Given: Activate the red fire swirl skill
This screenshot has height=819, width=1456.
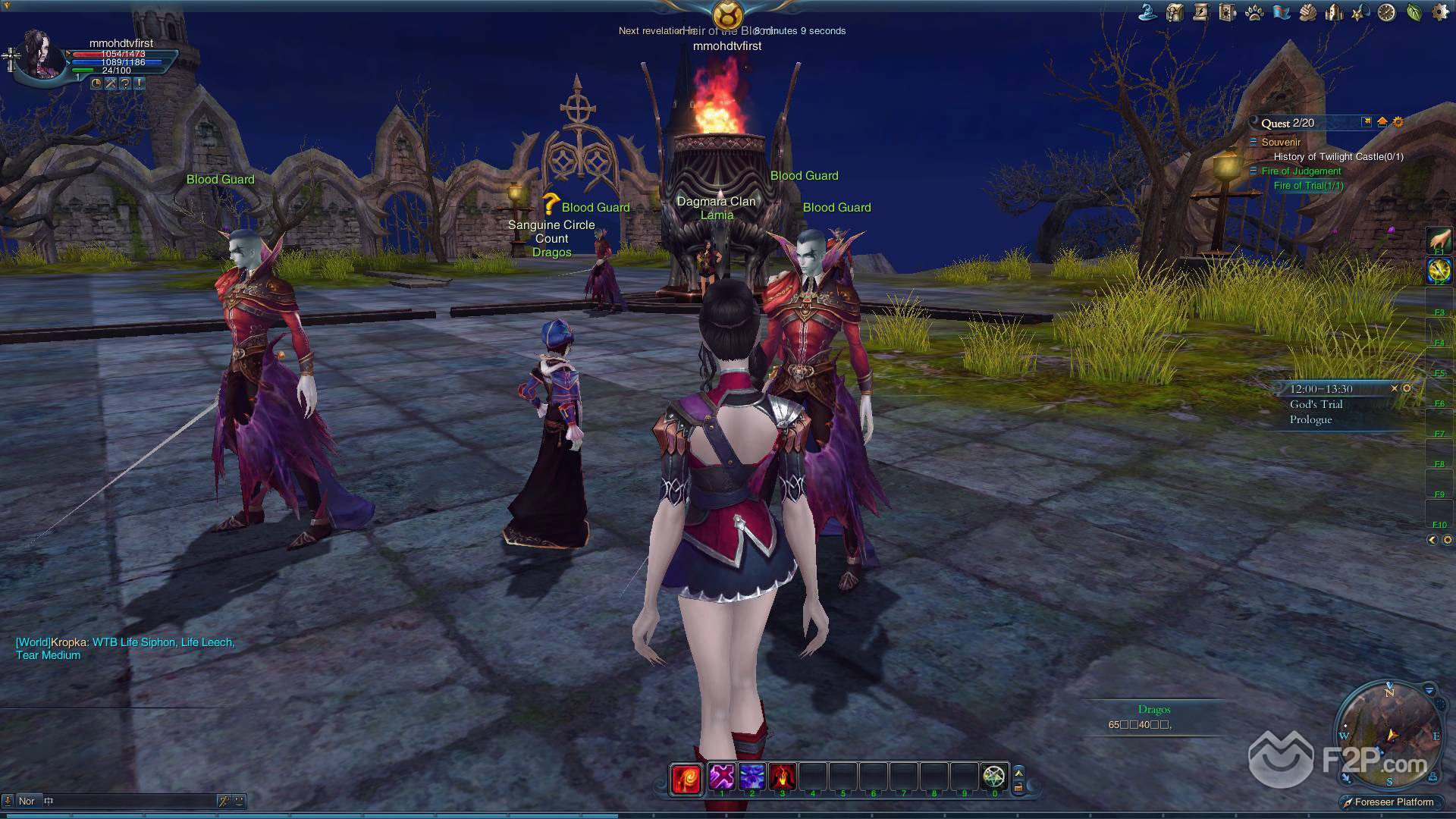Looking at the screenshot, I should click(x=686, y=778).
